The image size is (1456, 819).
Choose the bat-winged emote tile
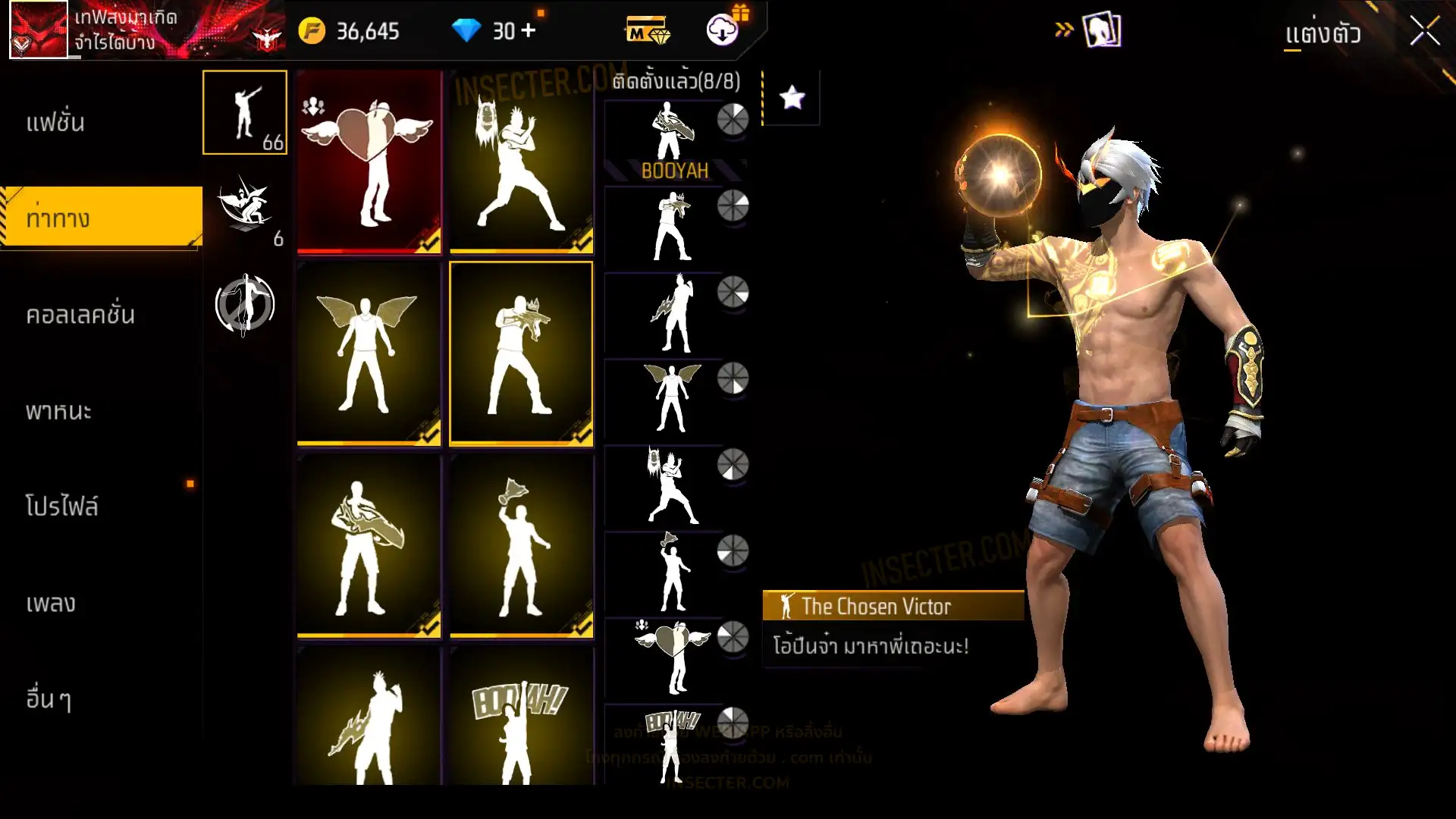coord(369,353)
